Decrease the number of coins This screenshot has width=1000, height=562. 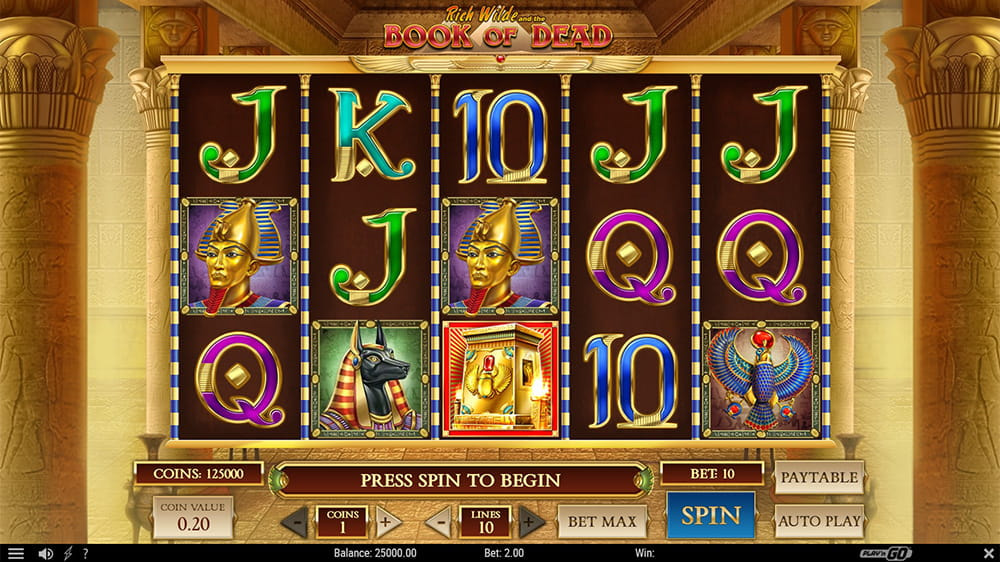click(x=295, y=522)
